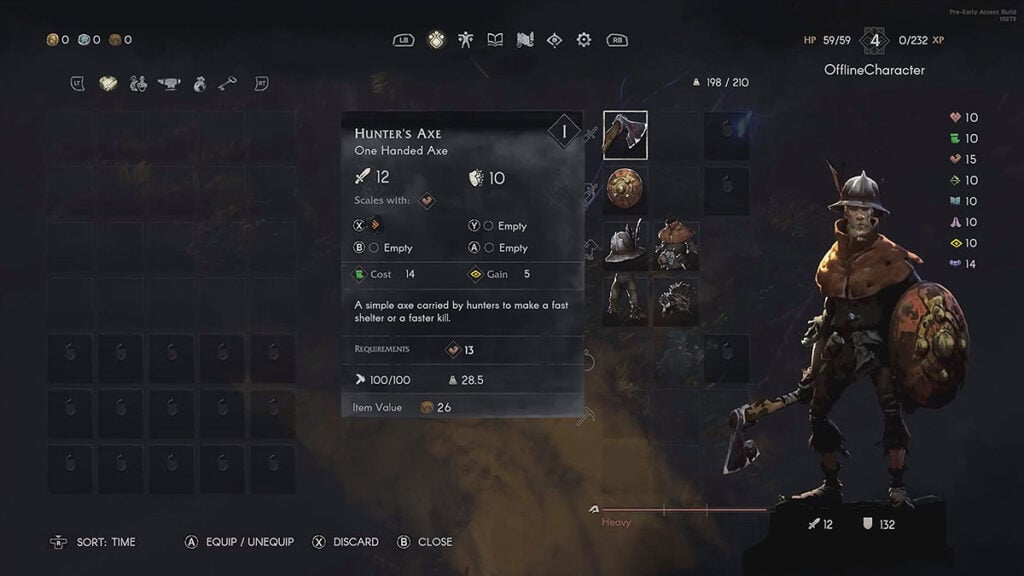
Task: Open the open-book journal tab
Action: [495, 40]
